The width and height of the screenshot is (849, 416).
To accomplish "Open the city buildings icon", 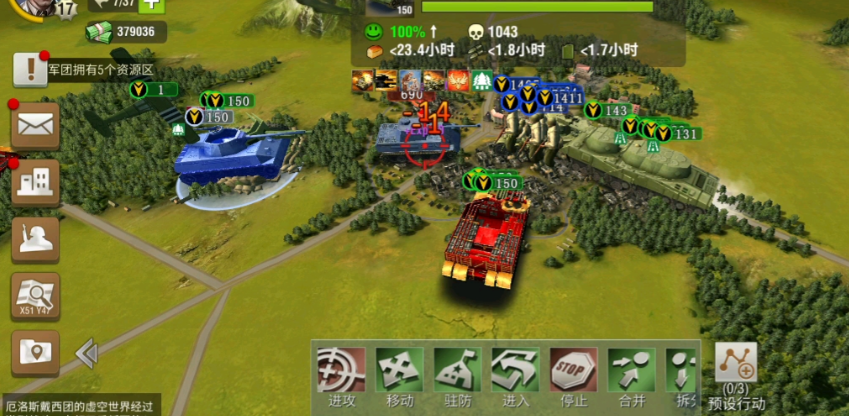I will coord(35,183).
